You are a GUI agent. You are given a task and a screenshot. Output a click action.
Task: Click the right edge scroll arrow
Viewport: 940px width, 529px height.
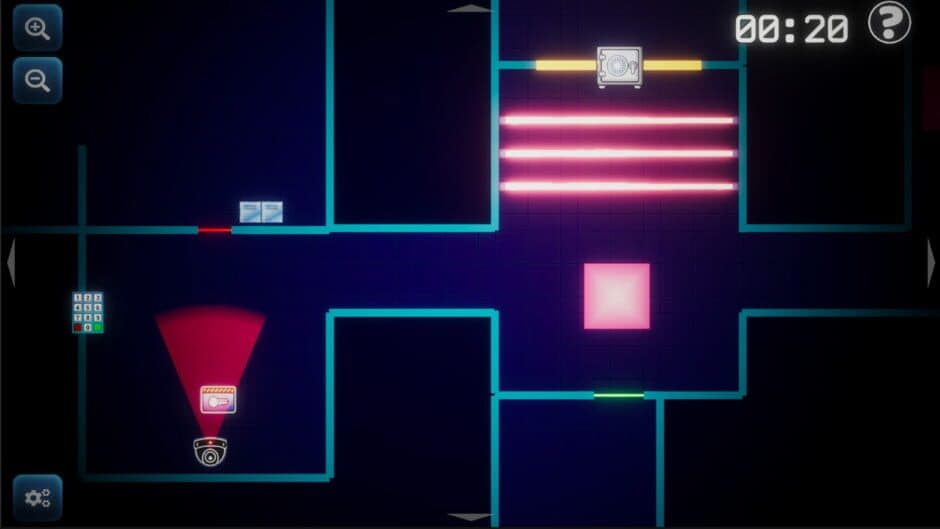click(931, 263)
